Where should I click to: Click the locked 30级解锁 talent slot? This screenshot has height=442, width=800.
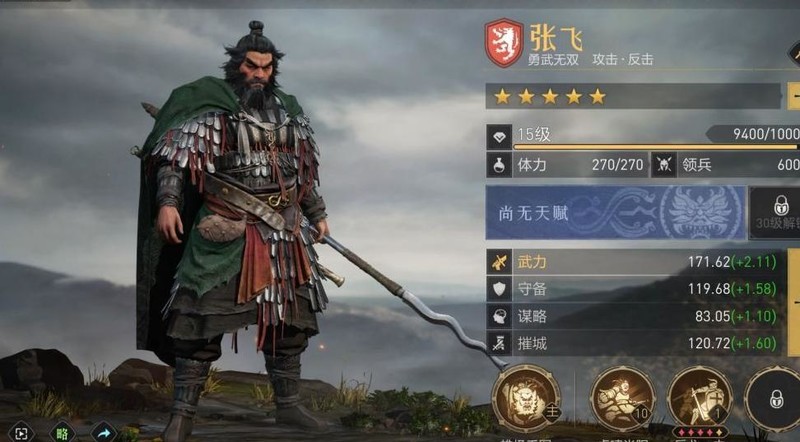click(x=775, y=213)
